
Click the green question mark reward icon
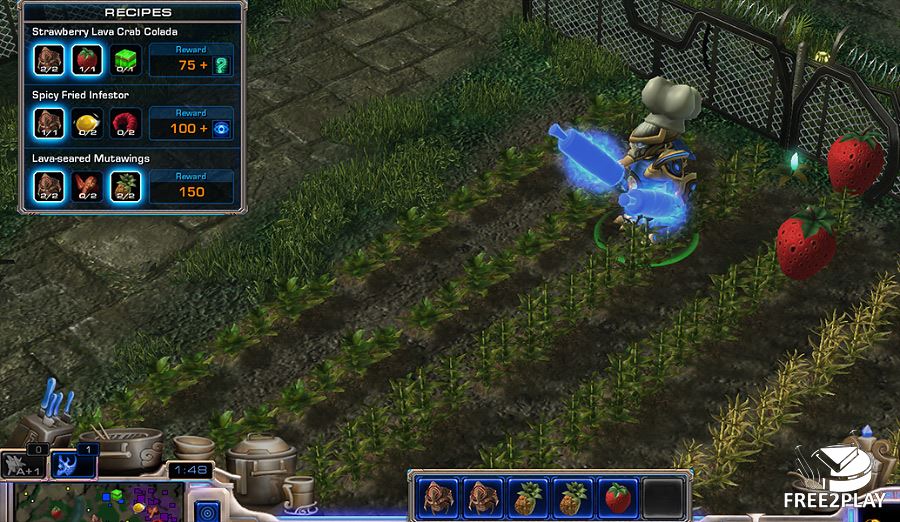point(221,65)
